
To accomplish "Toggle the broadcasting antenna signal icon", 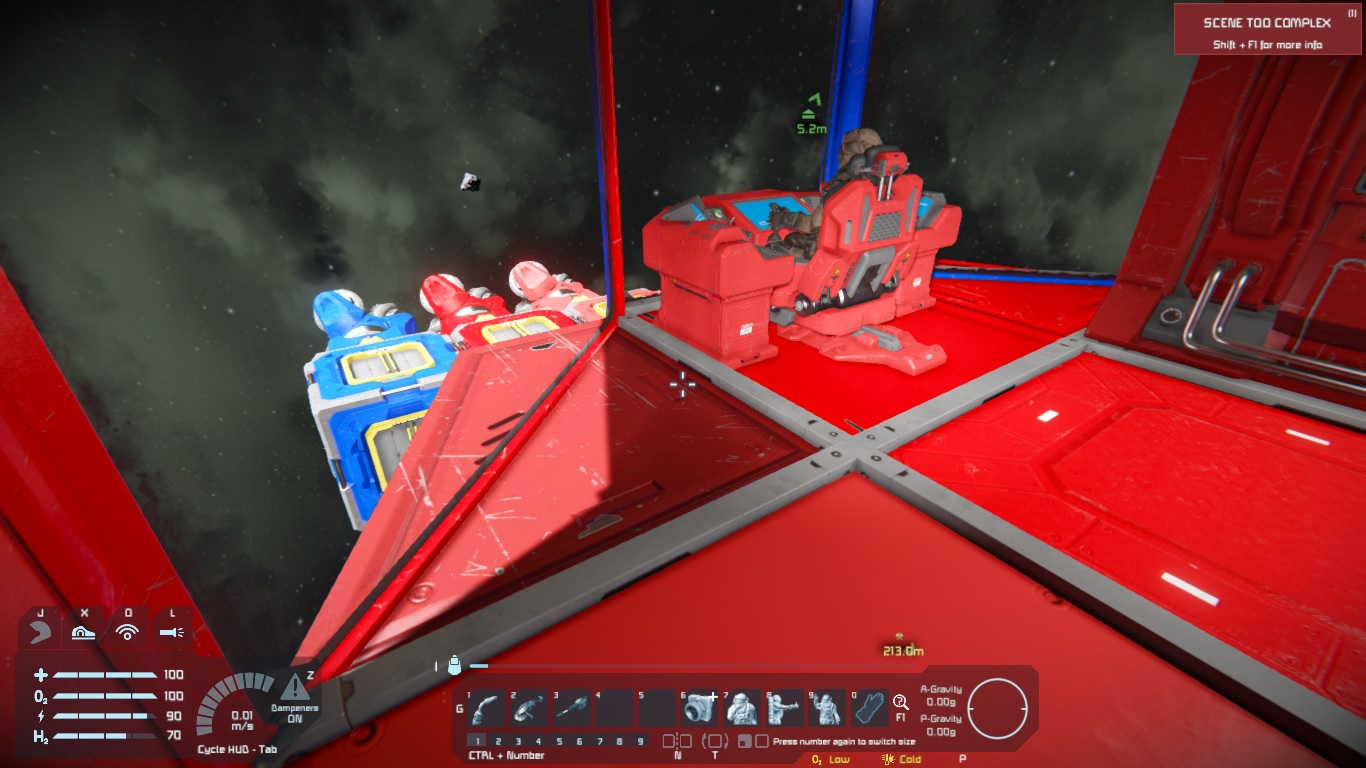I will (127, 632).
